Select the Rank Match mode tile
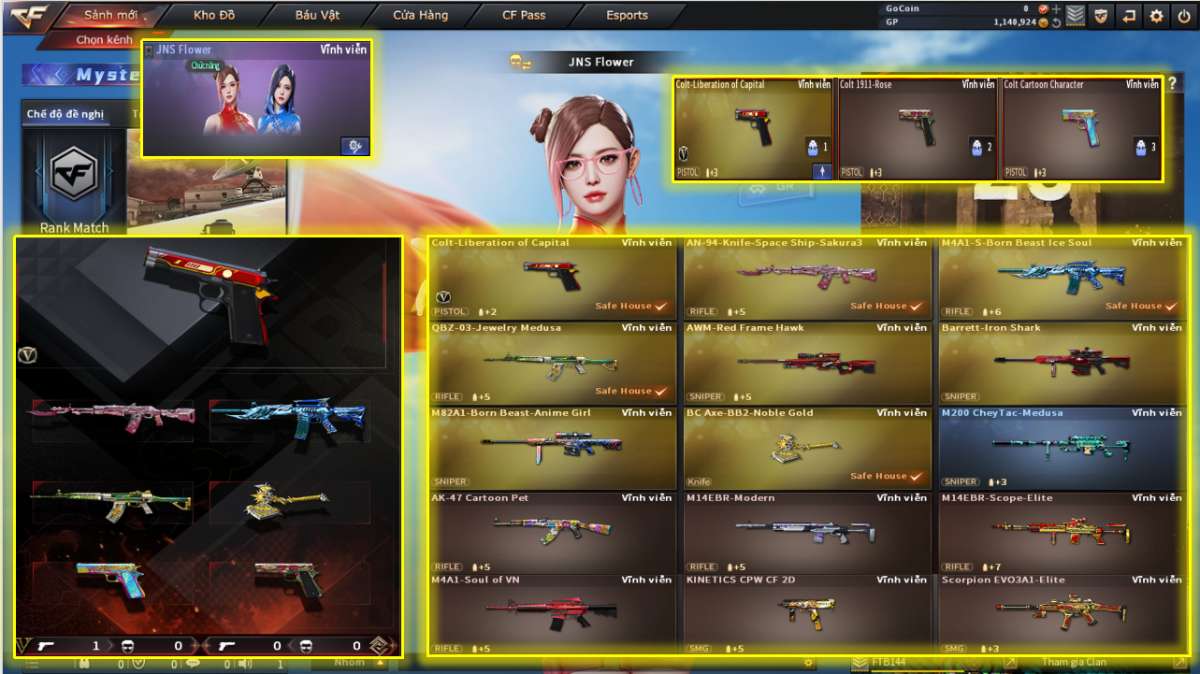This screenshot has width=1200, height=674. 73,185
